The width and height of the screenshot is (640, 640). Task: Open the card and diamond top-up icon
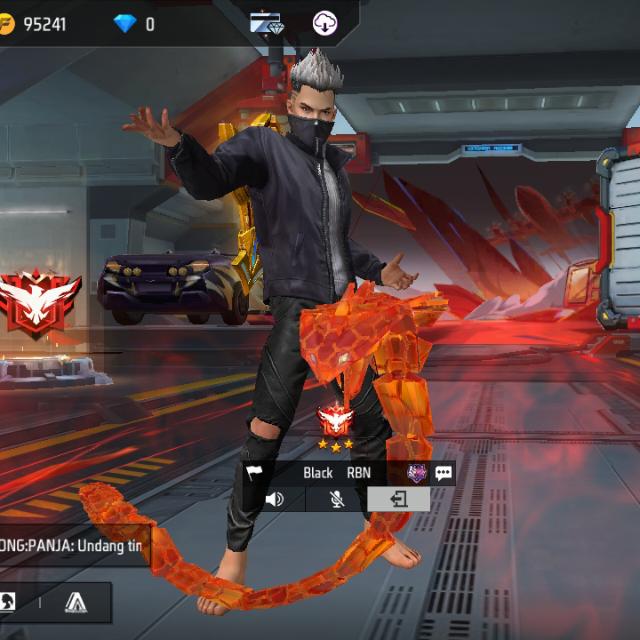point(267,22)
